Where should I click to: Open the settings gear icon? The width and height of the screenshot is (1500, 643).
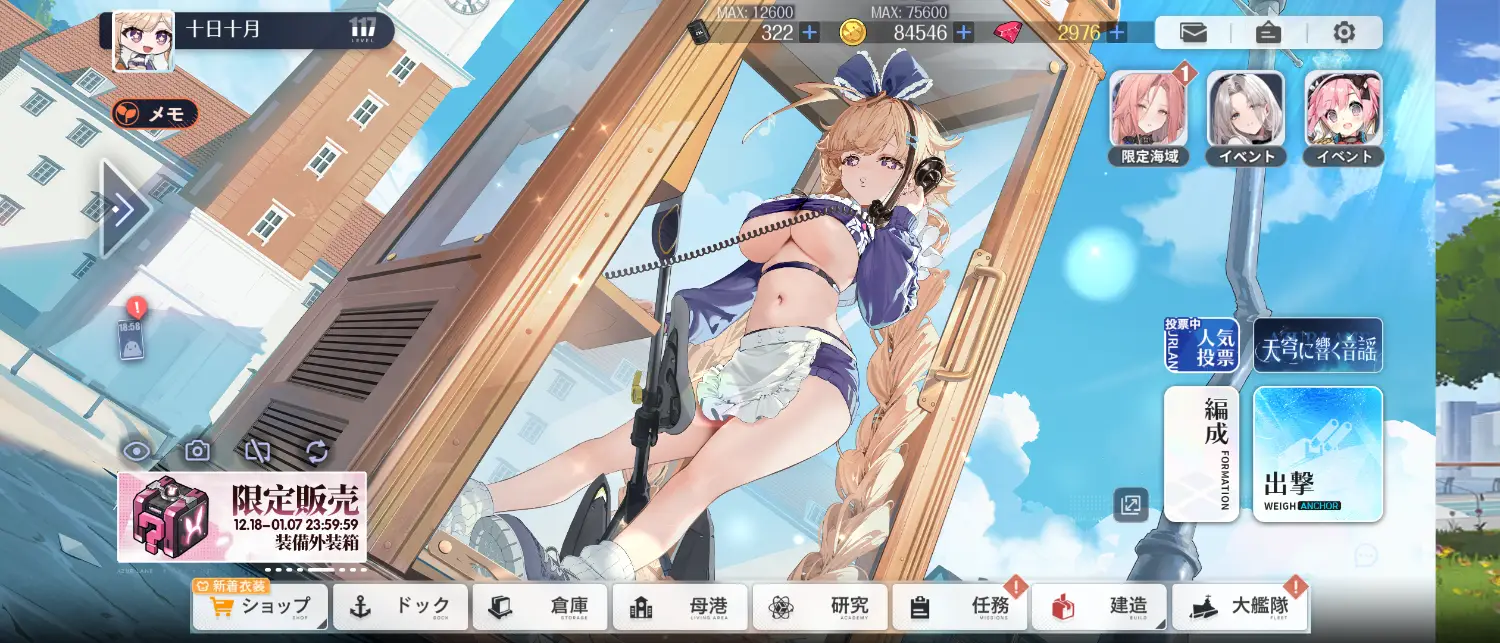pos(1344,33)
